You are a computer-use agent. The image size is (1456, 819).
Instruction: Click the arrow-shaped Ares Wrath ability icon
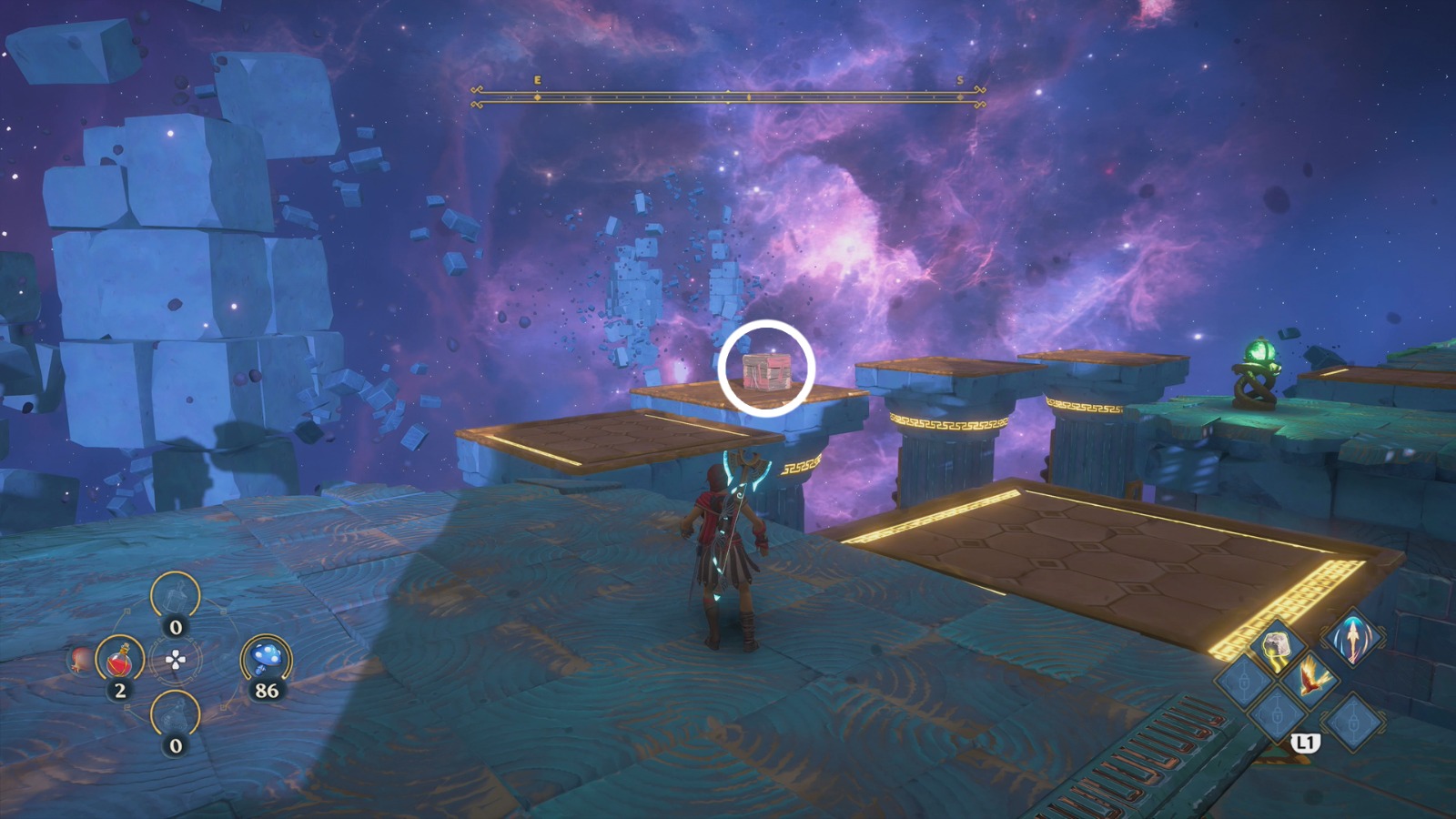click(x=1352, y=640)
